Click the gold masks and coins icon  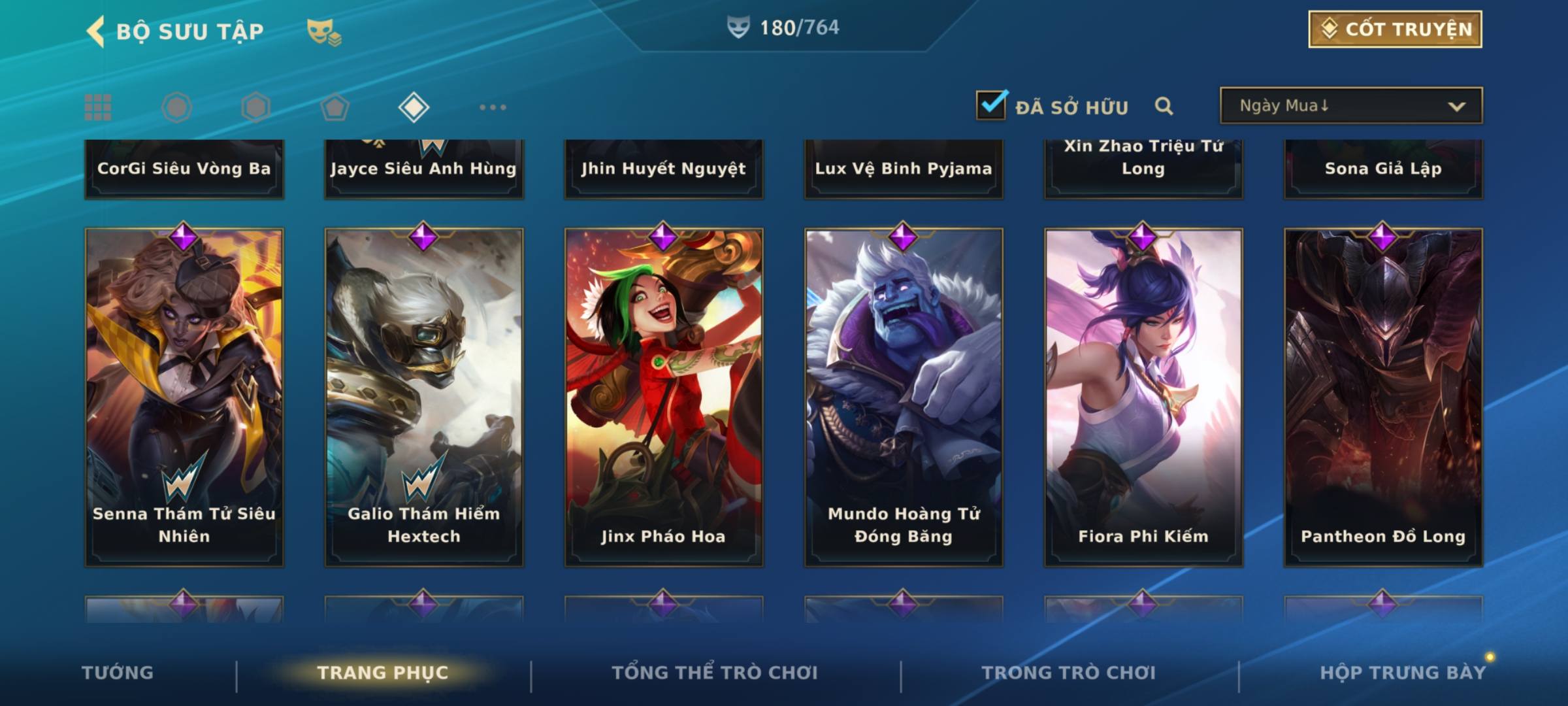point(324,32)
